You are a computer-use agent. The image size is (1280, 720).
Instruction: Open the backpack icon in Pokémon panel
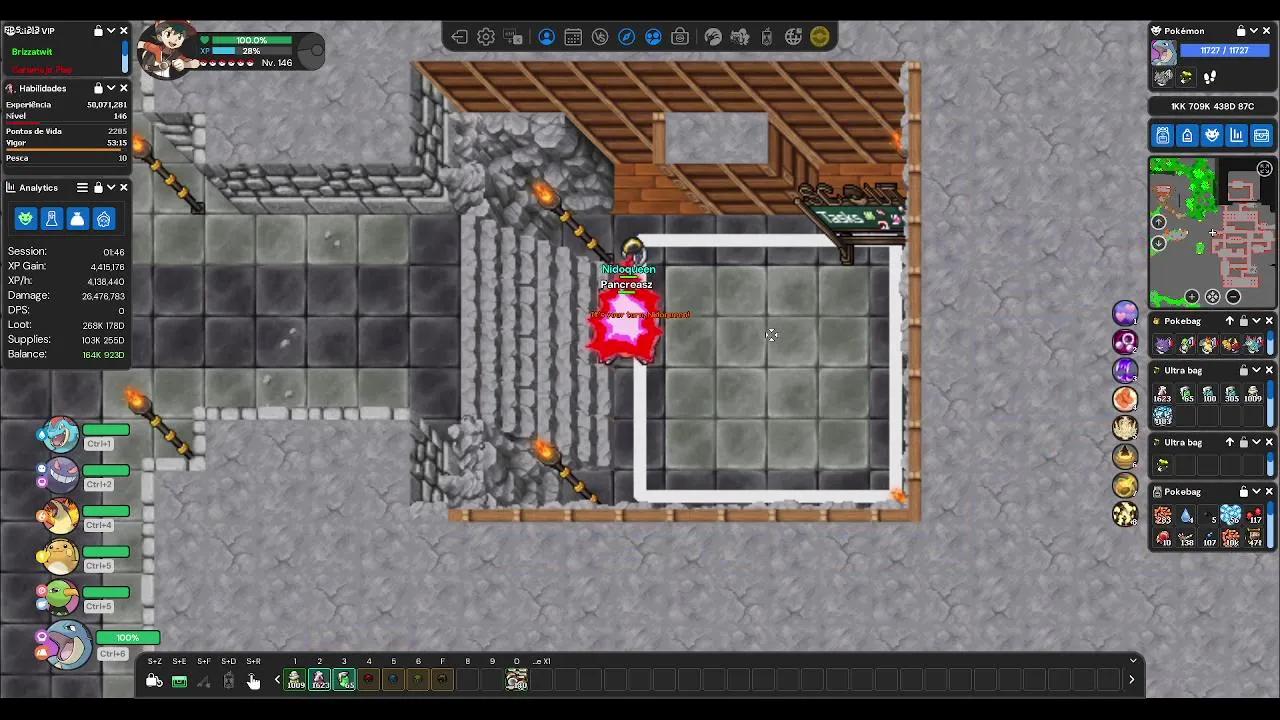coord(1162,135)
